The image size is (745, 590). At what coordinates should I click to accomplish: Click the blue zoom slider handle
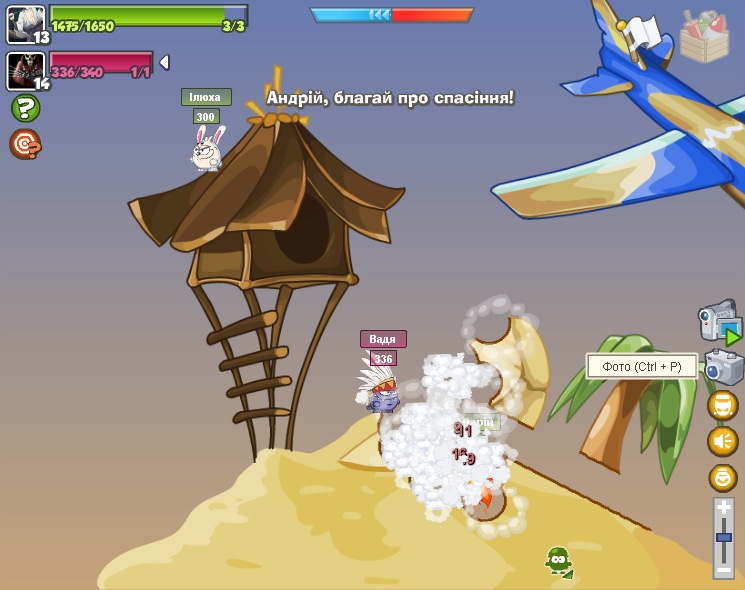coord(723,537)
